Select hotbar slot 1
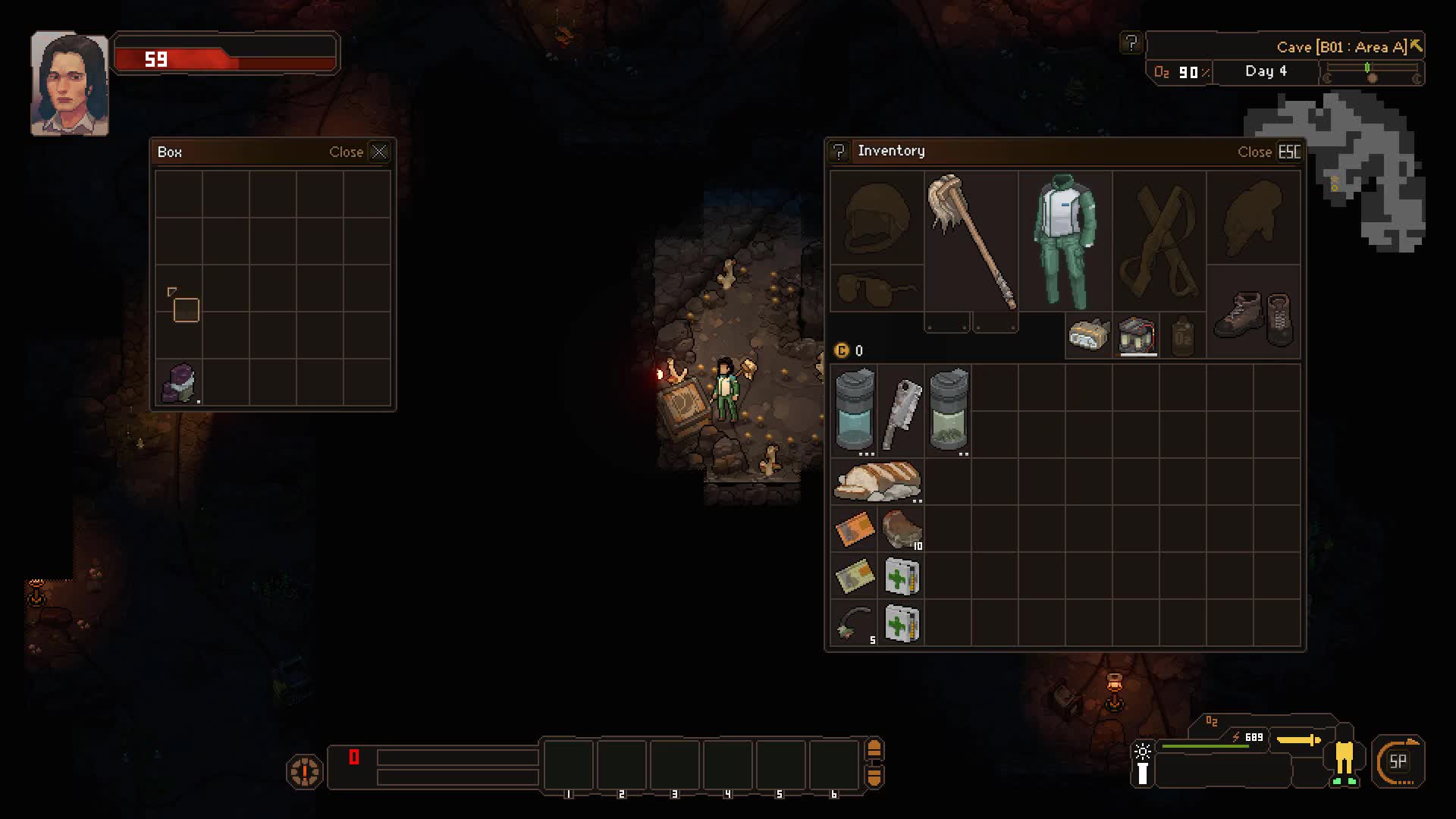Viewport: 1456px width, 819px height. [569, 766]
